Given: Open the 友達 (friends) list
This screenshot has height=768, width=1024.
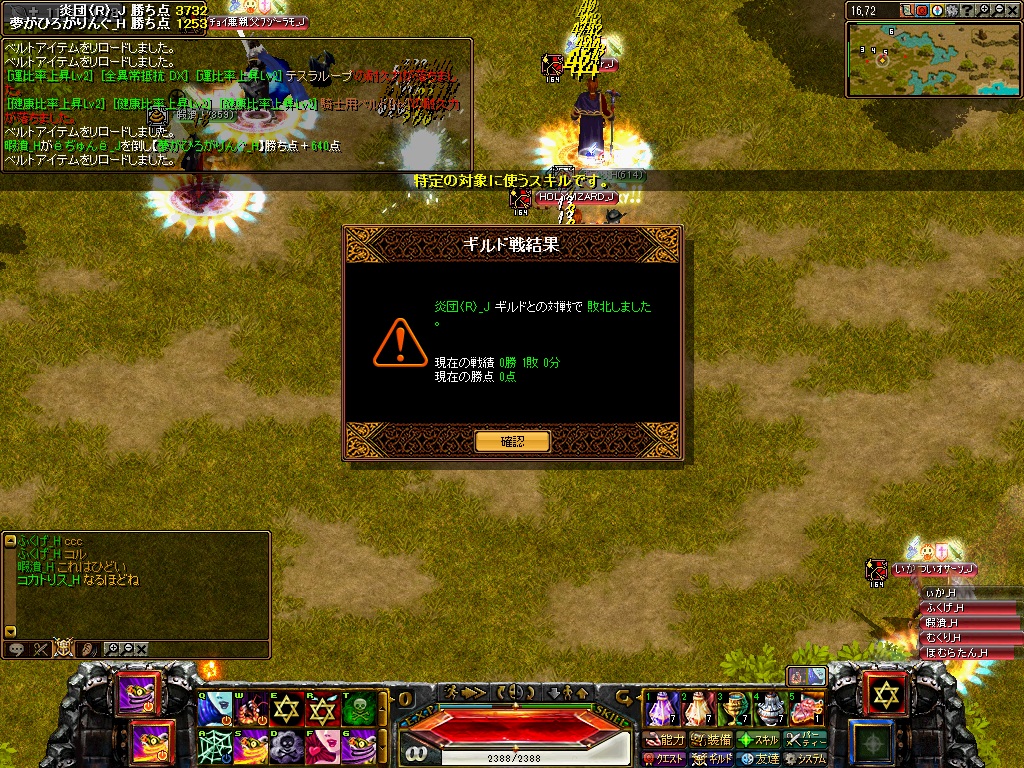Looking at the screenshot, I should point(760,759).
